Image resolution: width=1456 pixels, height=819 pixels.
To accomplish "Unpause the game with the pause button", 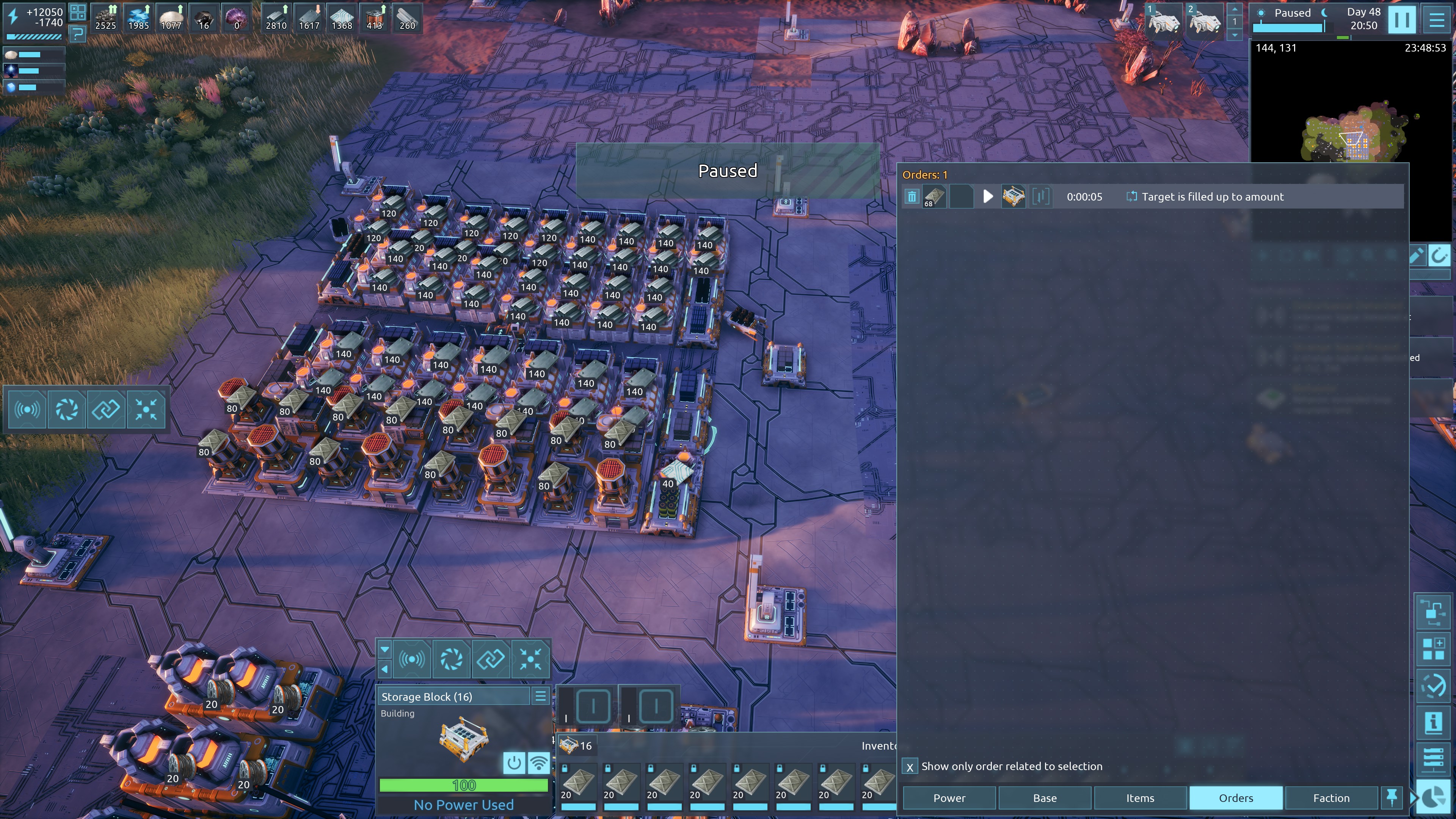I will point(1402,19).
